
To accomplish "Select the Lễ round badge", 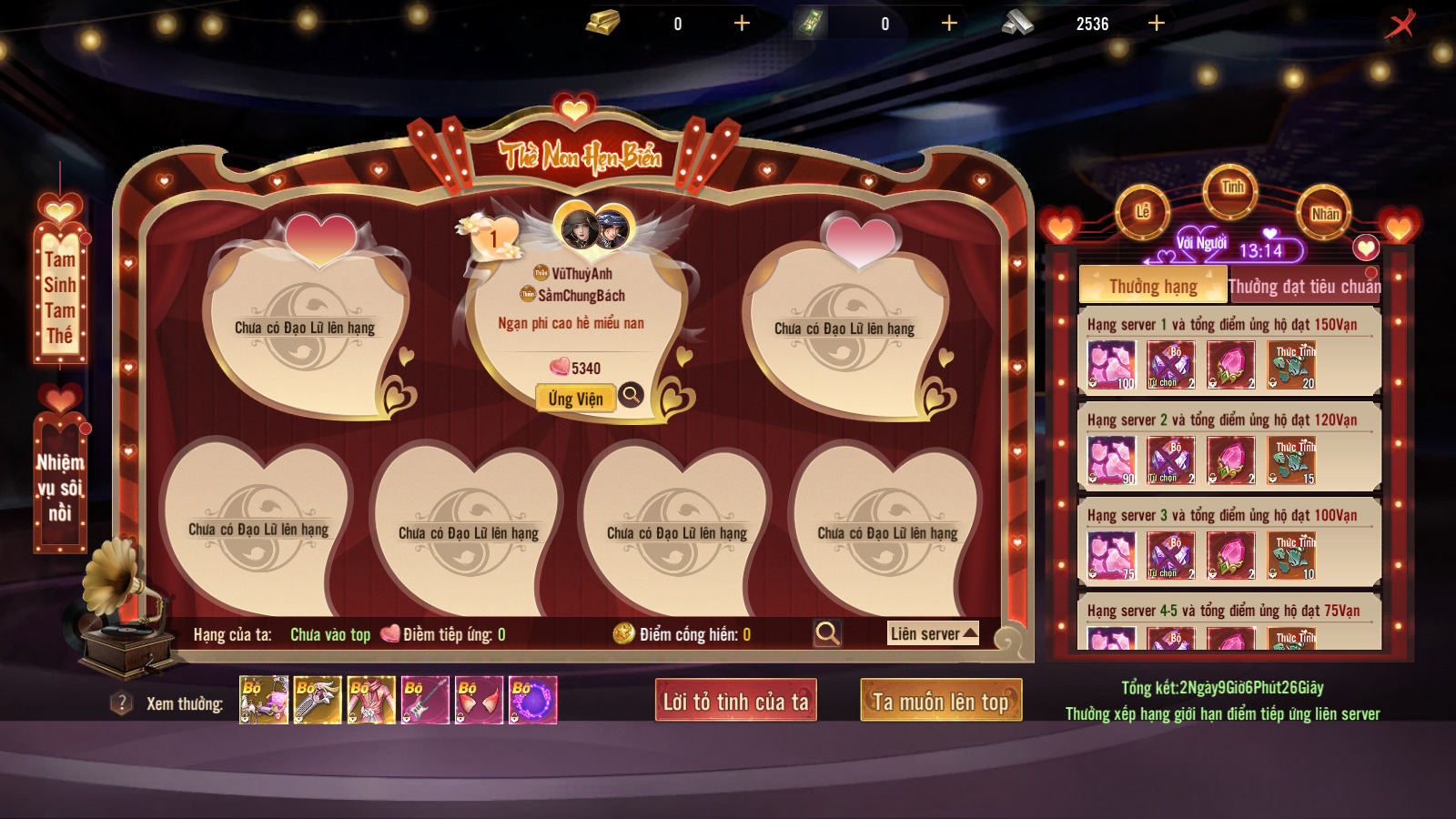I will pyautogui.click(x=1143, y=212).
